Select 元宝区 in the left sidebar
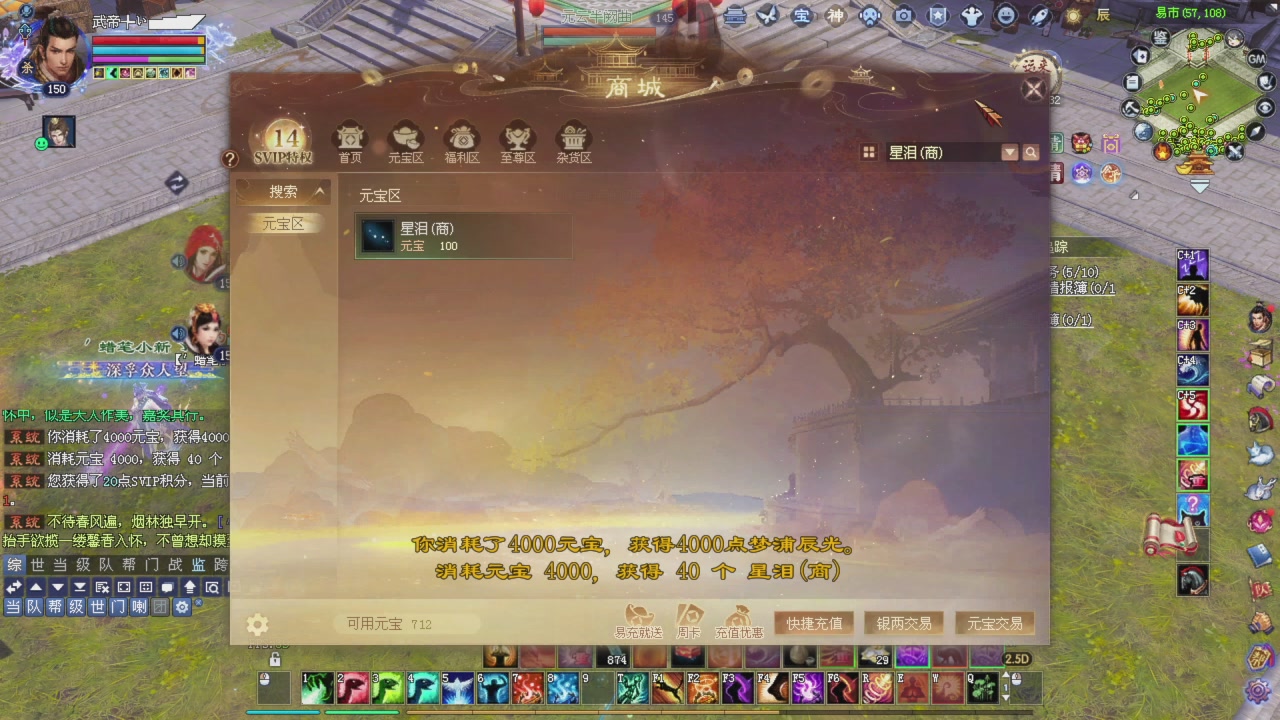 tap(282, 224)
